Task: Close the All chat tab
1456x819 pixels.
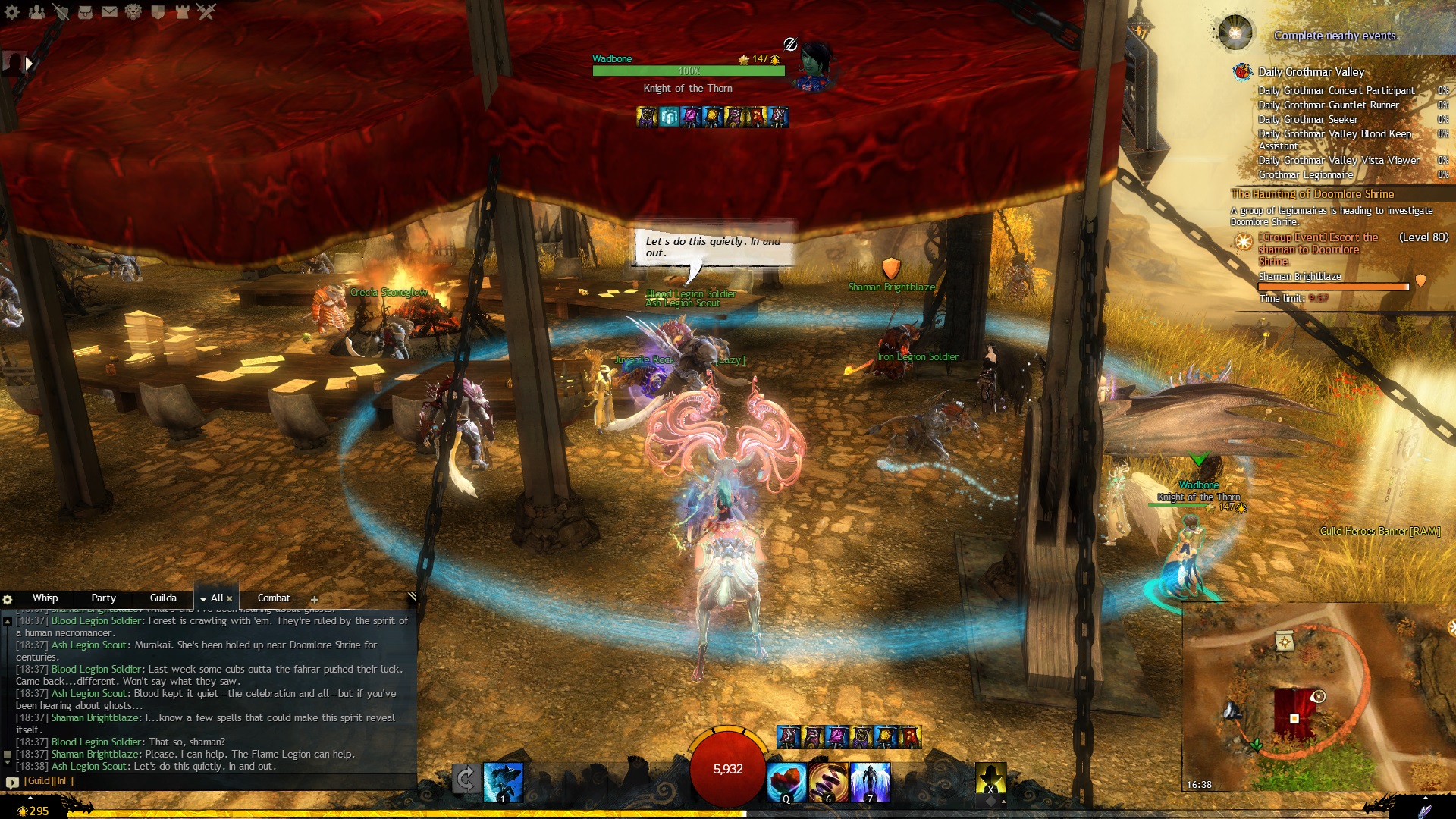Action: (230, 598)
